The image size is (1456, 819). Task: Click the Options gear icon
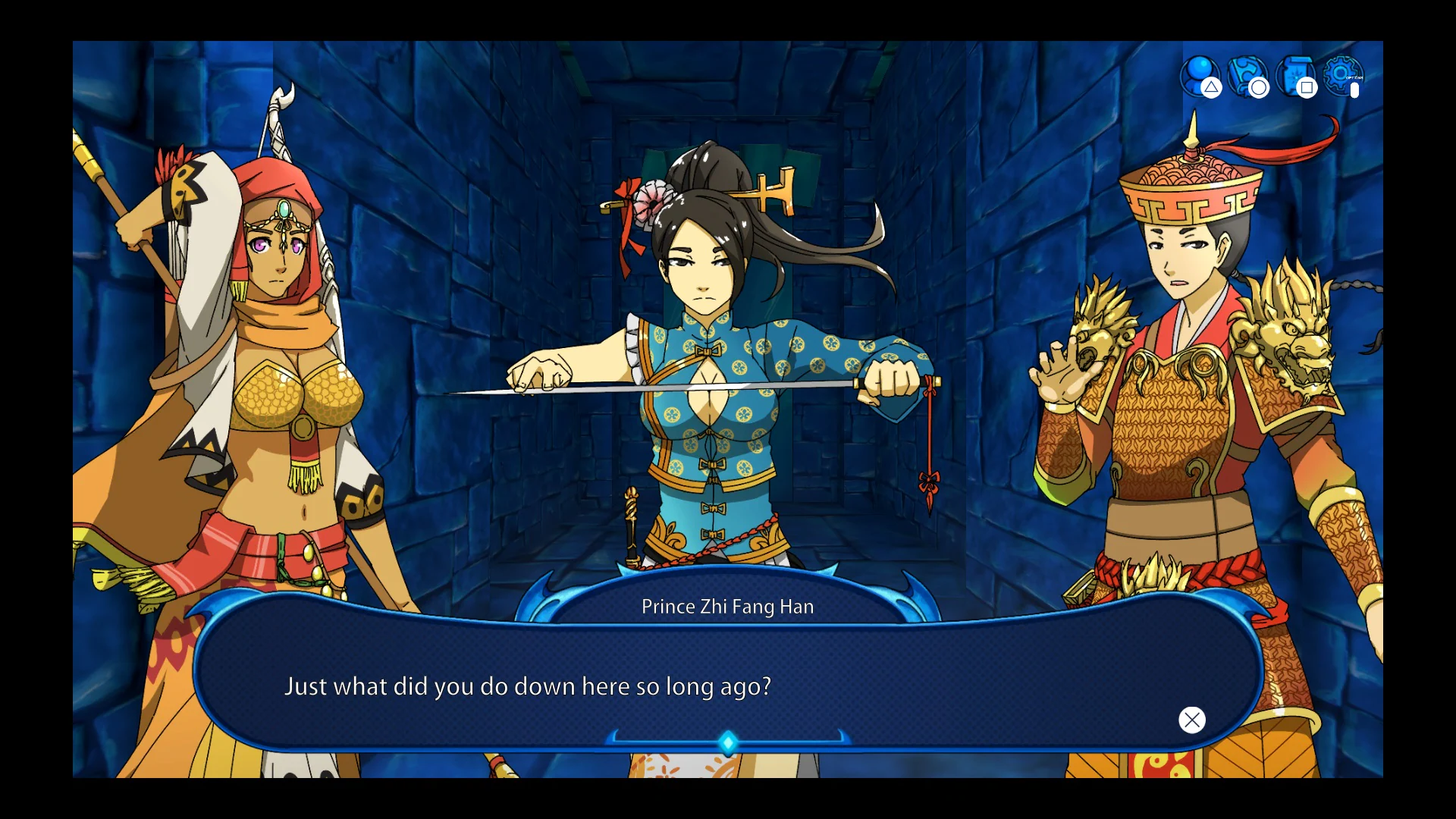[x=1341, y=73]
